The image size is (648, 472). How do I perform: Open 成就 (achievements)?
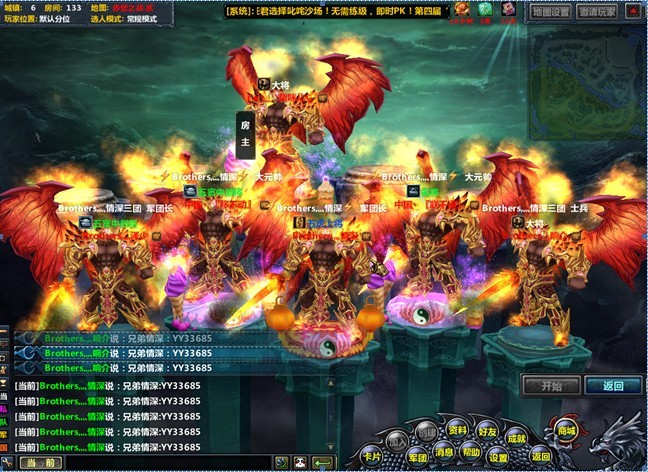pyautogui.click(x=516, y=438)
